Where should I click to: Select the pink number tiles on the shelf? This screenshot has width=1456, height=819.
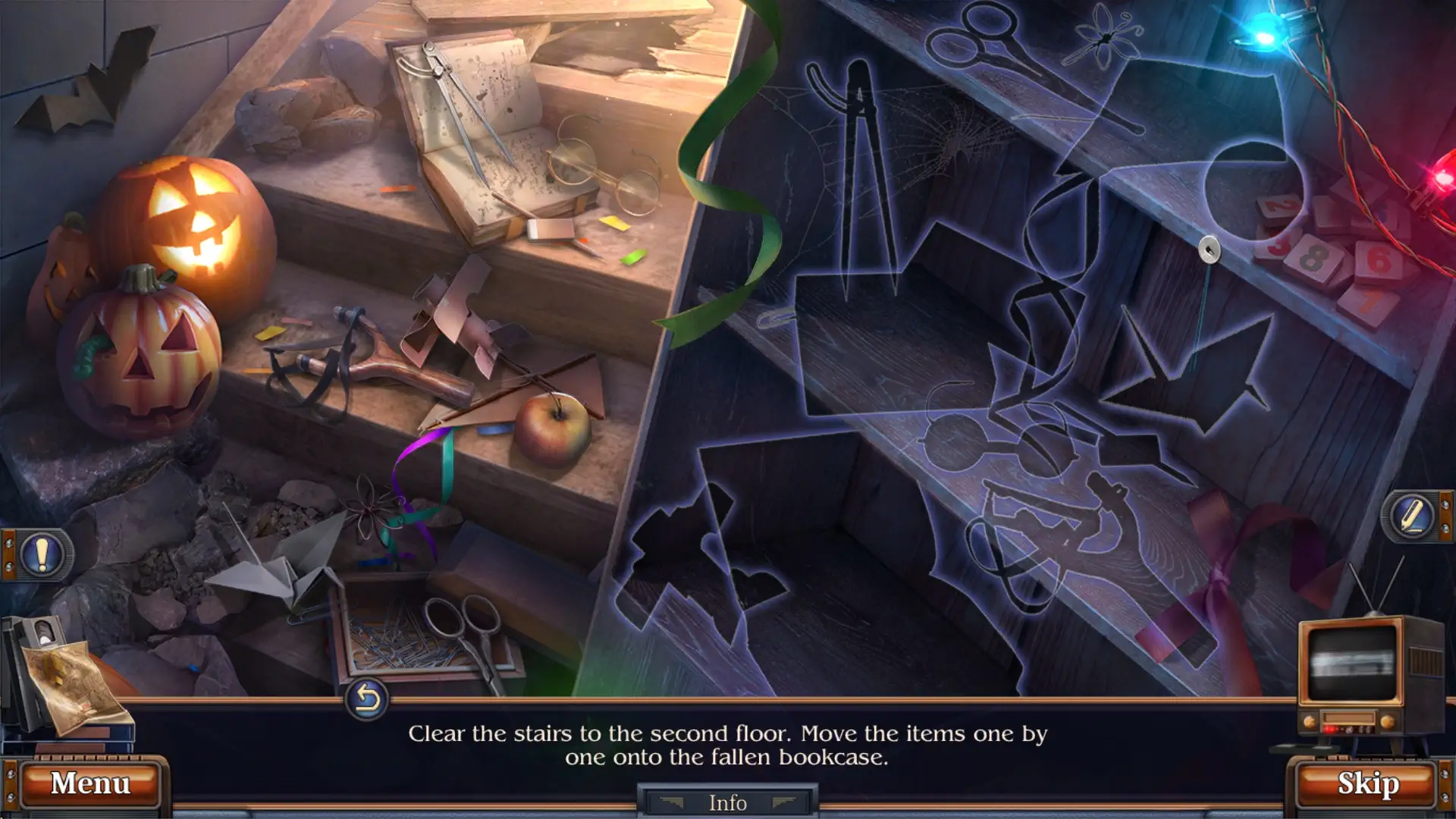[x=1323, y=258]
